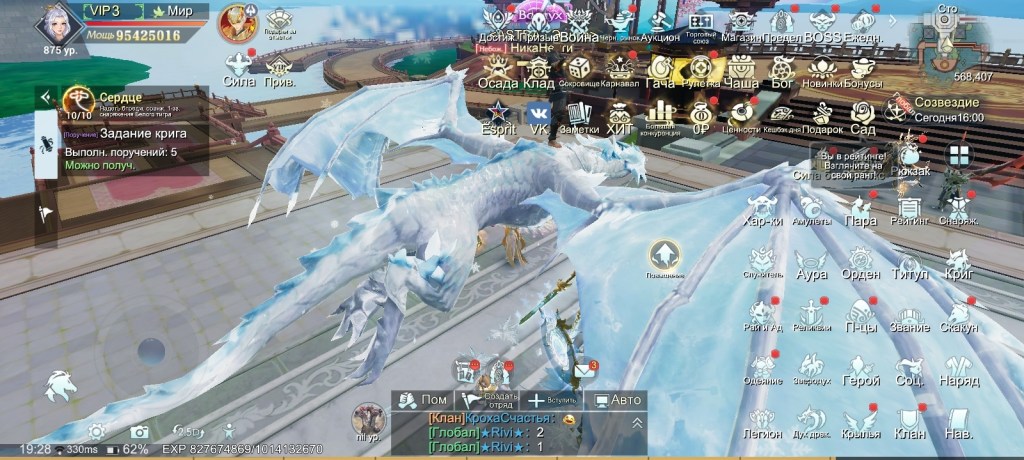Open the settings gear icon
The height and width of the screenshot is (460, 1024).
(97, 431)
